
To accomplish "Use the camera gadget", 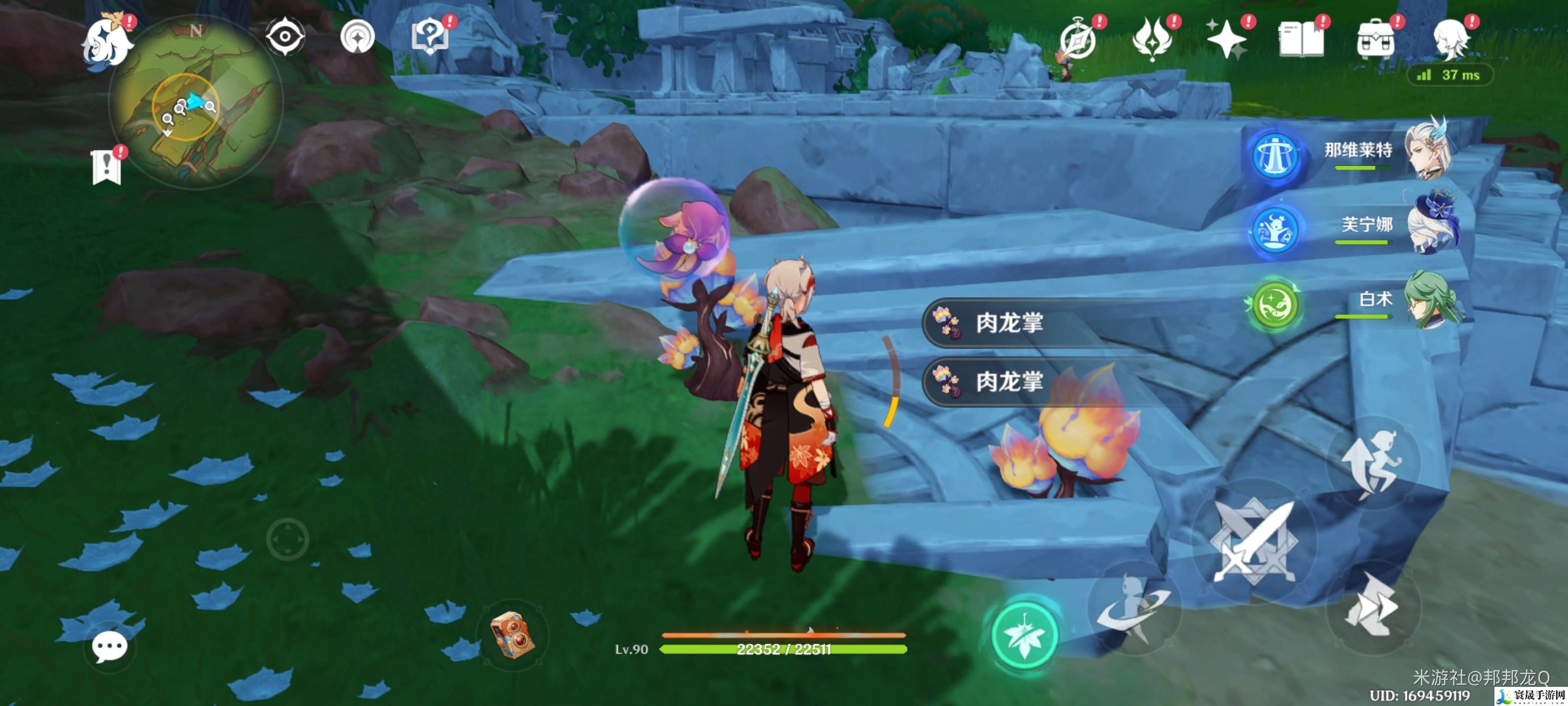I will [513, 635].
